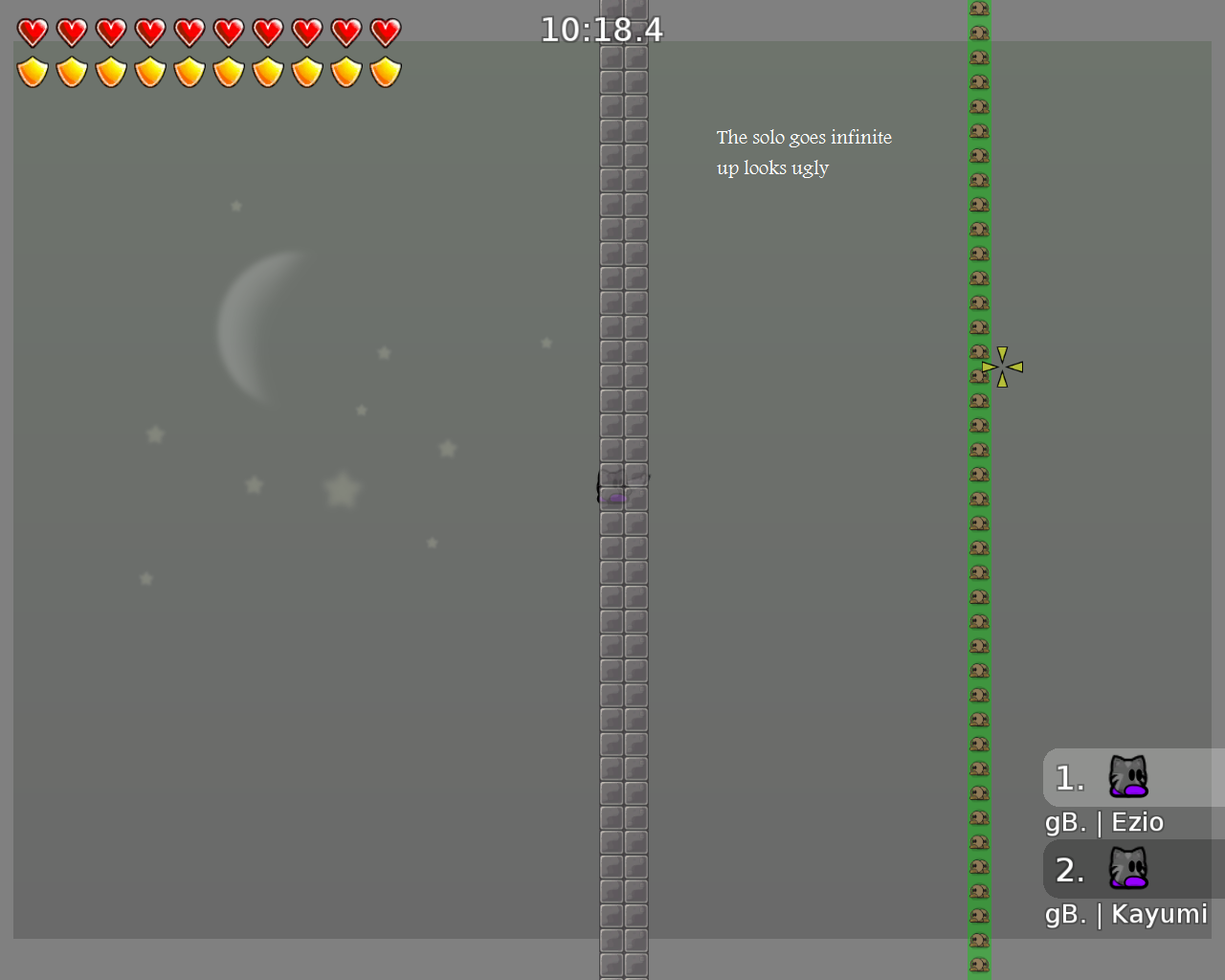This screenshot has height=980, width=1225.
Task: Click the largest glowing star near the moon
Action: [342, 488]
